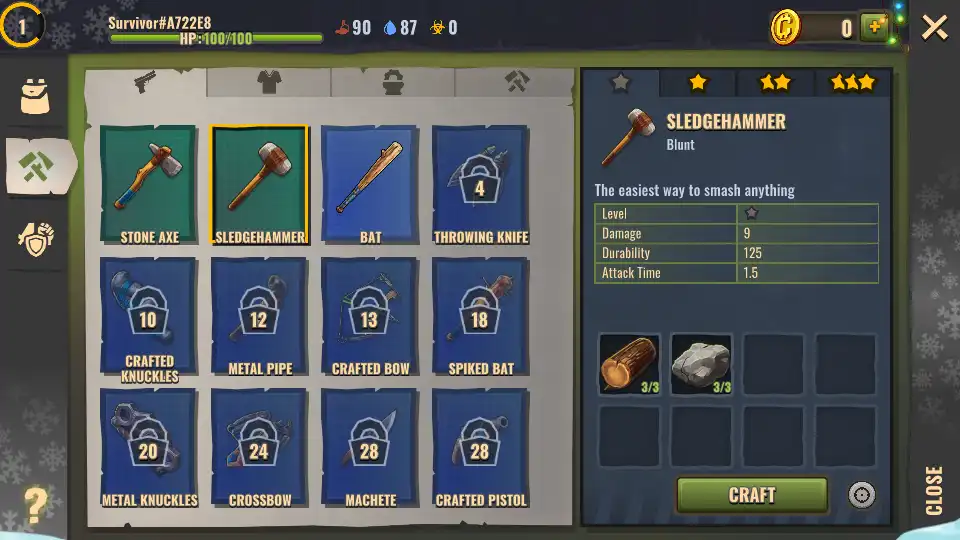Select the locked Throwing Knife recipe
The image size is (960, 540).
[481, 185]
